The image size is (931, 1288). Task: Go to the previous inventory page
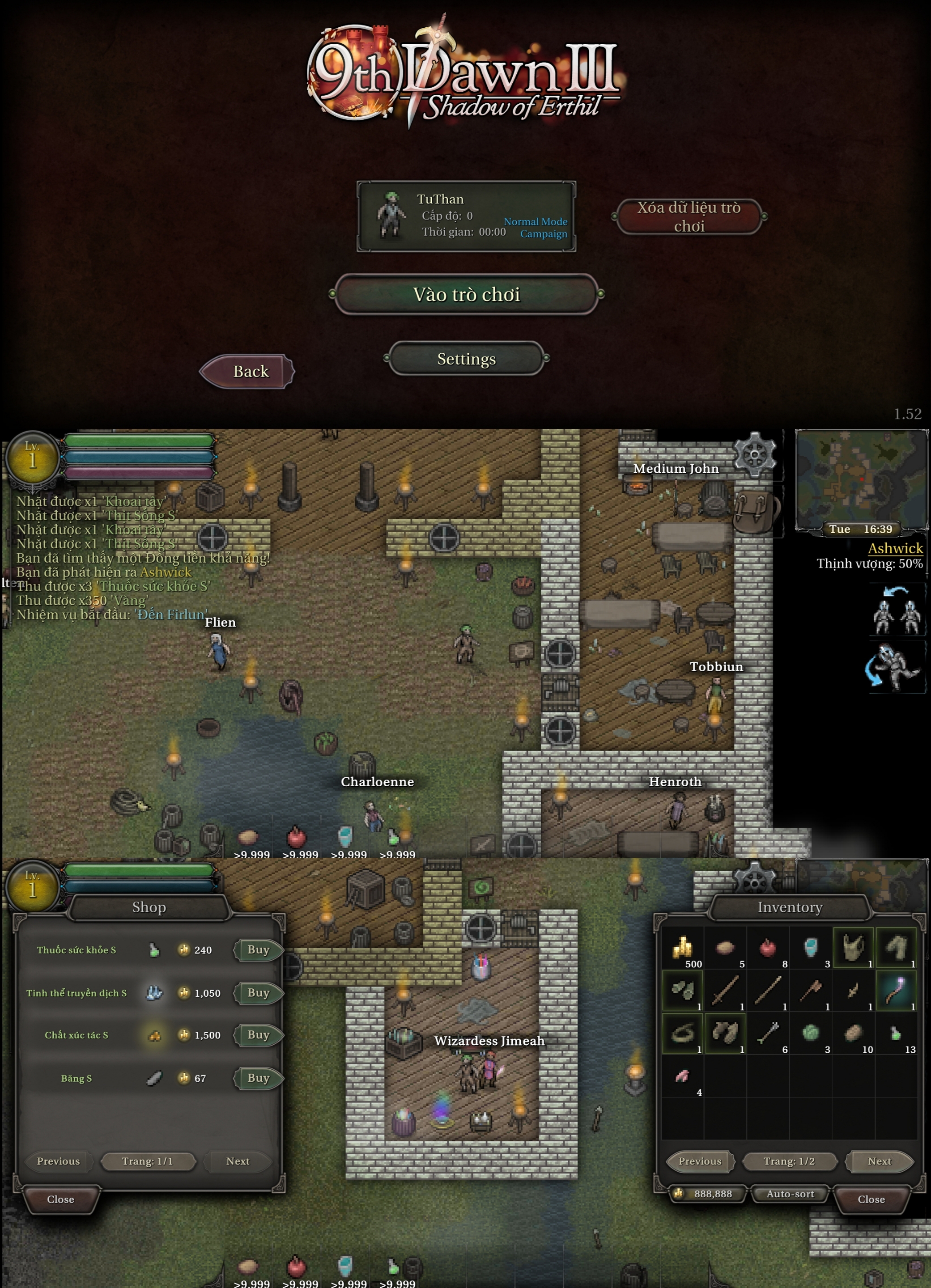click(x=700, y=1161)
